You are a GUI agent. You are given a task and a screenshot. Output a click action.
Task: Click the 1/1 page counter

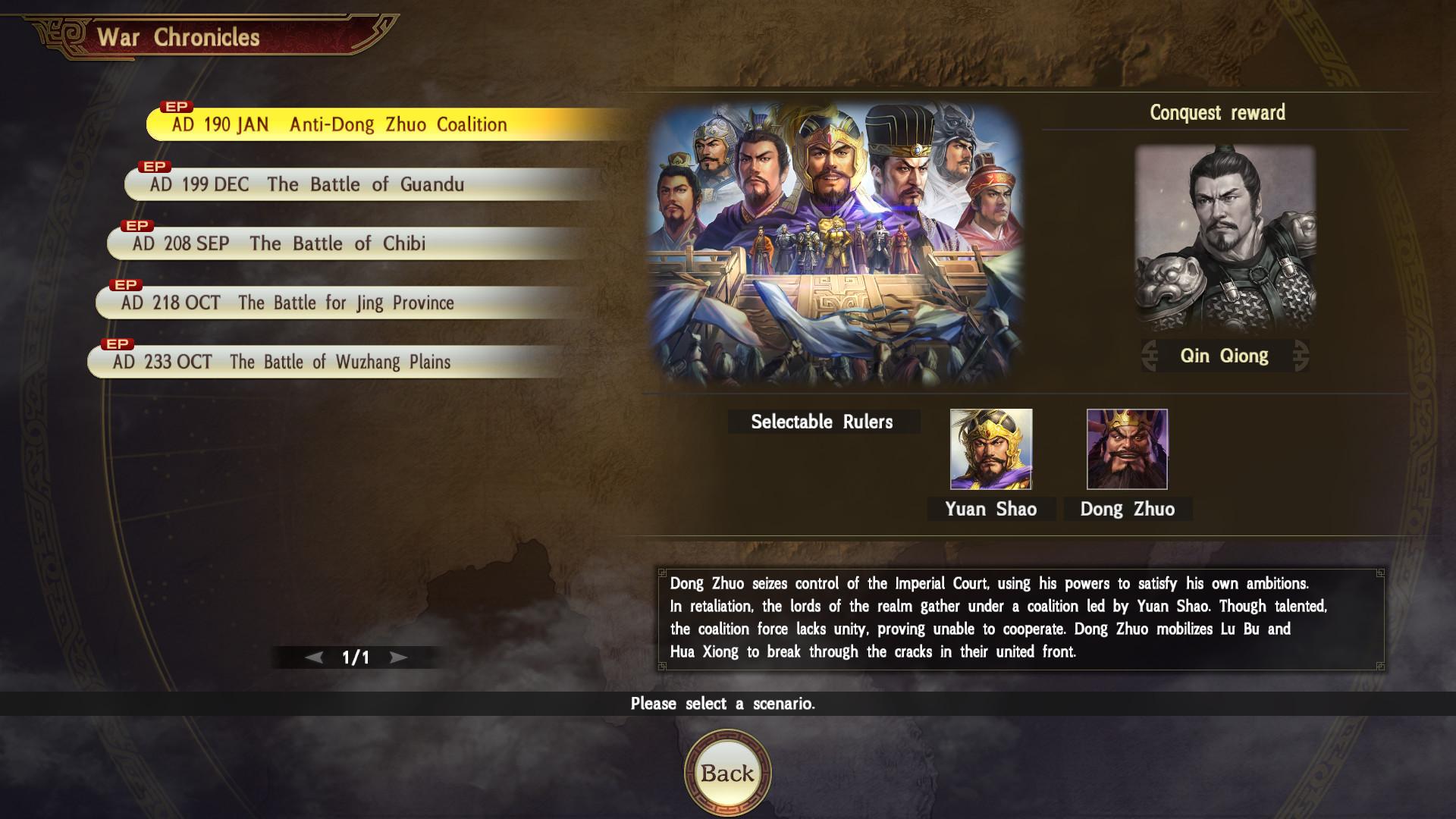pyautogui.click(x=354, y=658)
